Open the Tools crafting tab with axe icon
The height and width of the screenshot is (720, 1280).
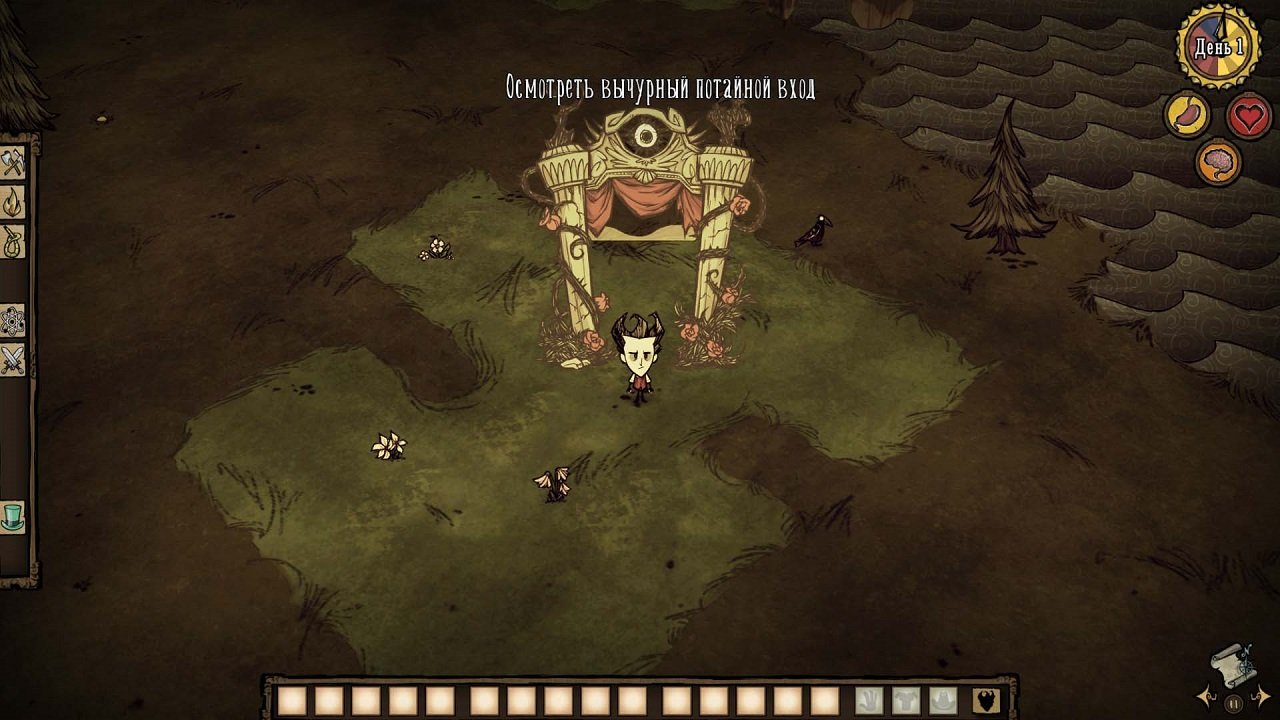(13, 161)
